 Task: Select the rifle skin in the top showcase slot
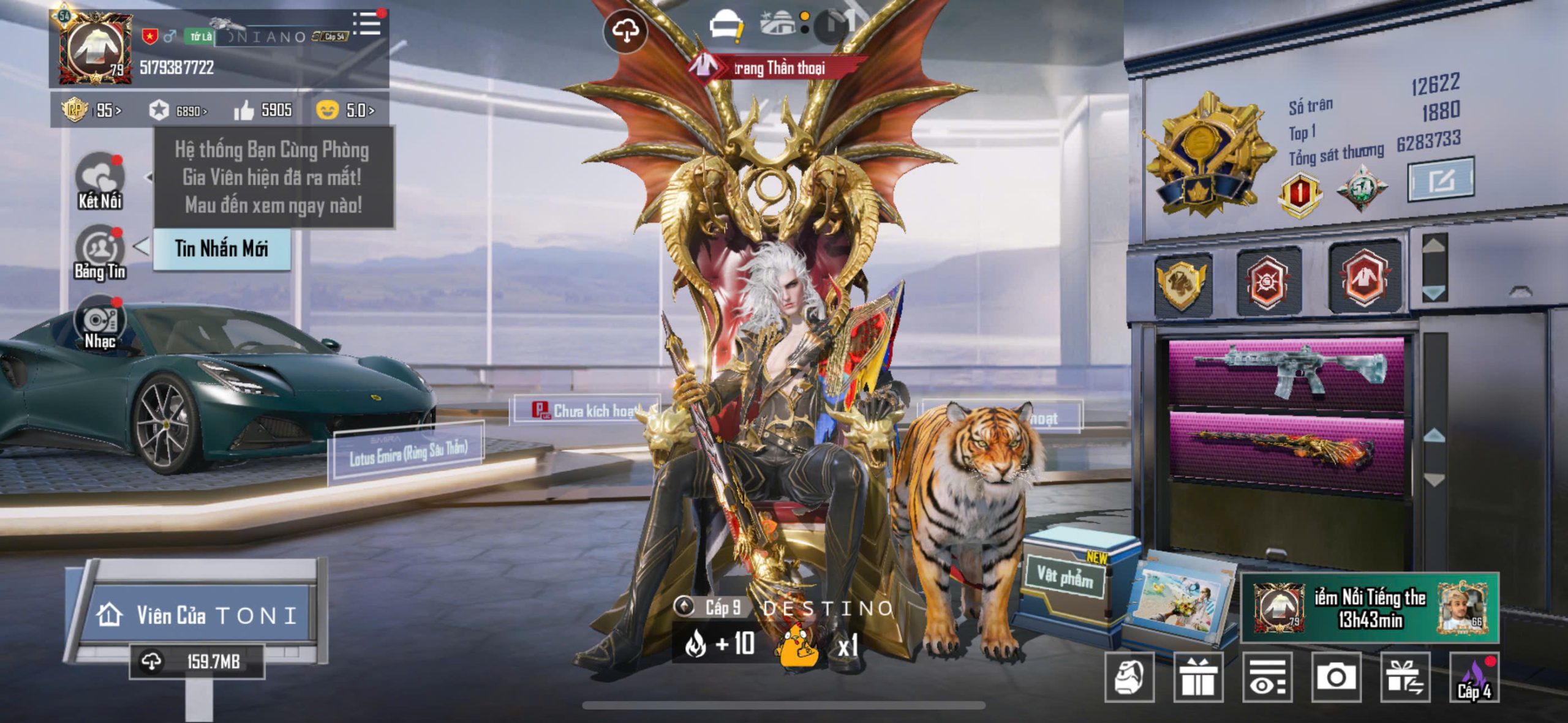coord(1286,371)
